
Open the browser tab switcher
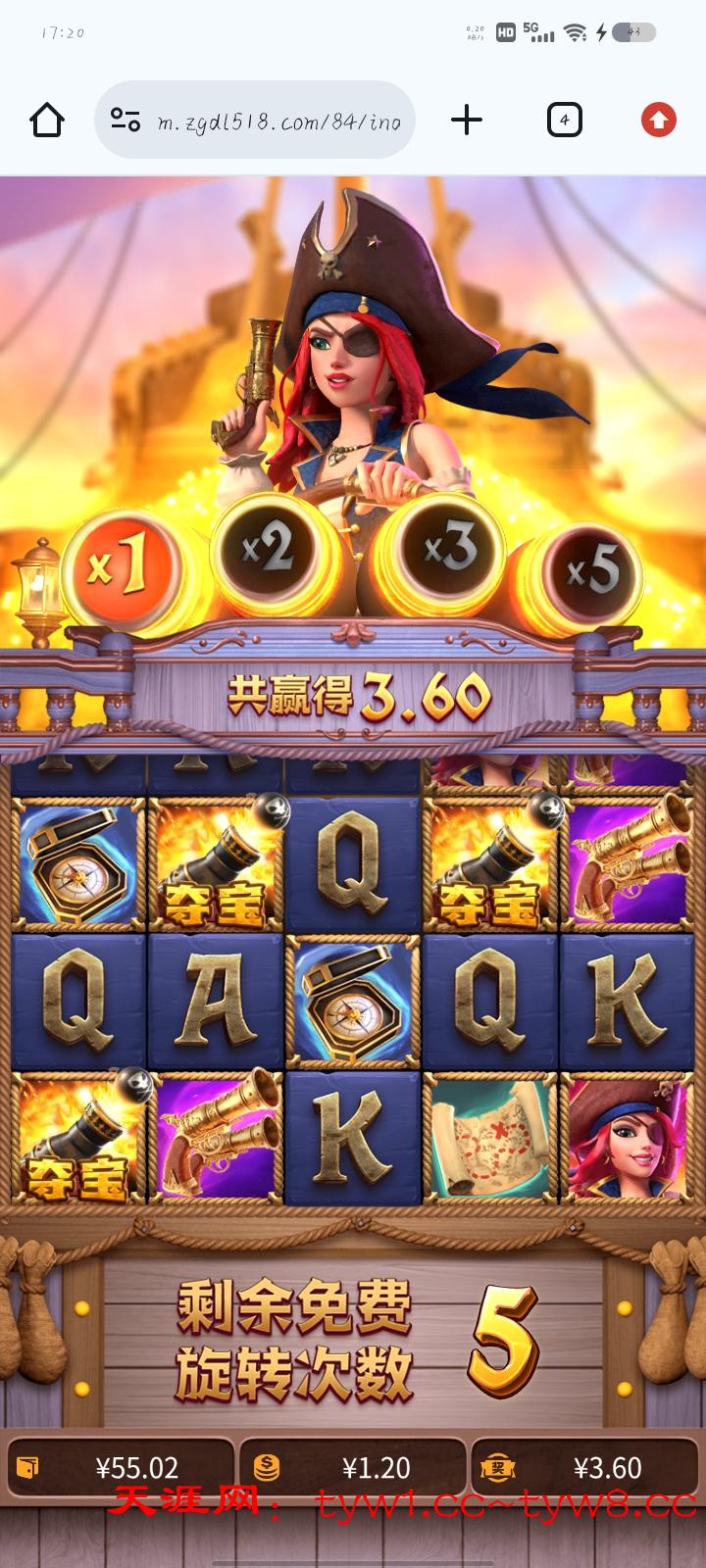coord(564,121)
